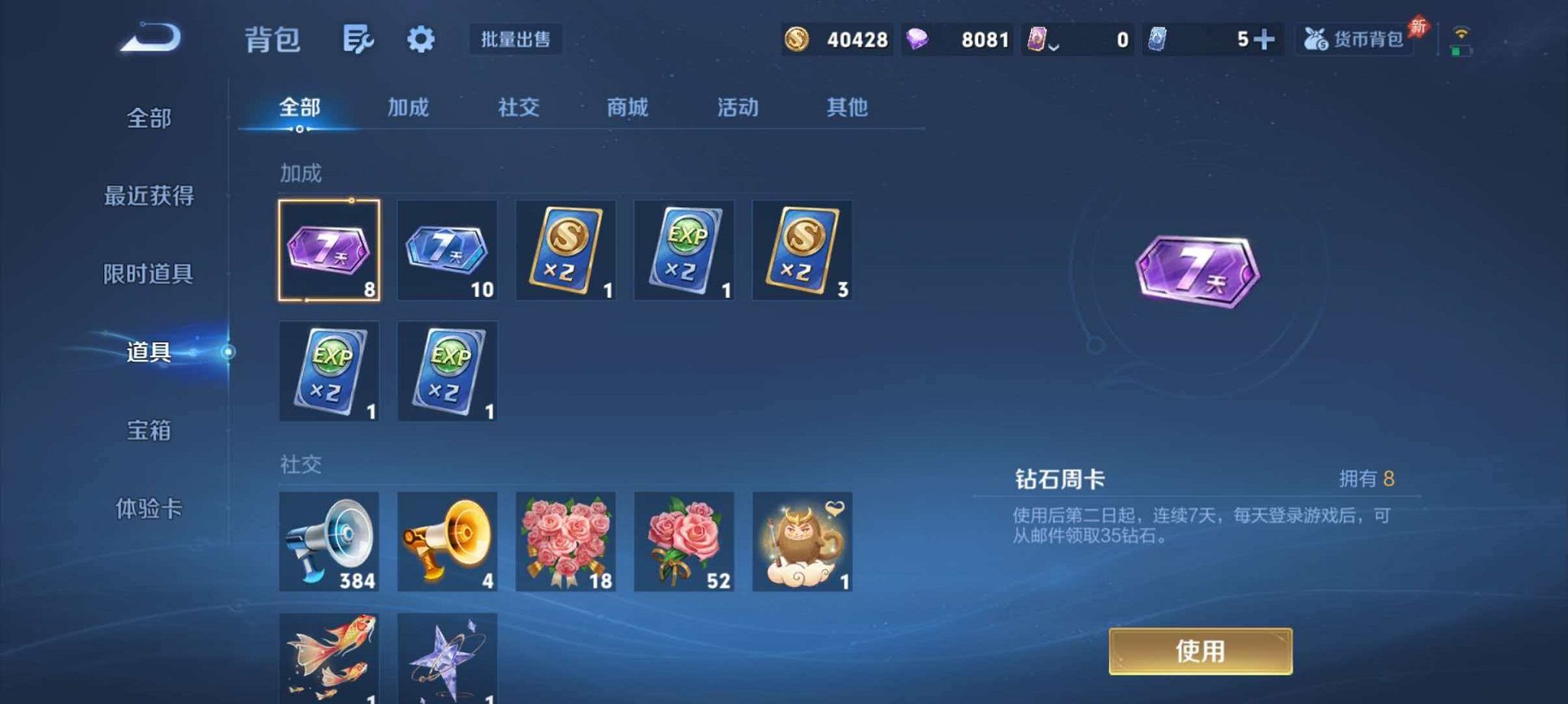
Task: Open the backpack settings gear
Action: pos(420,40)
